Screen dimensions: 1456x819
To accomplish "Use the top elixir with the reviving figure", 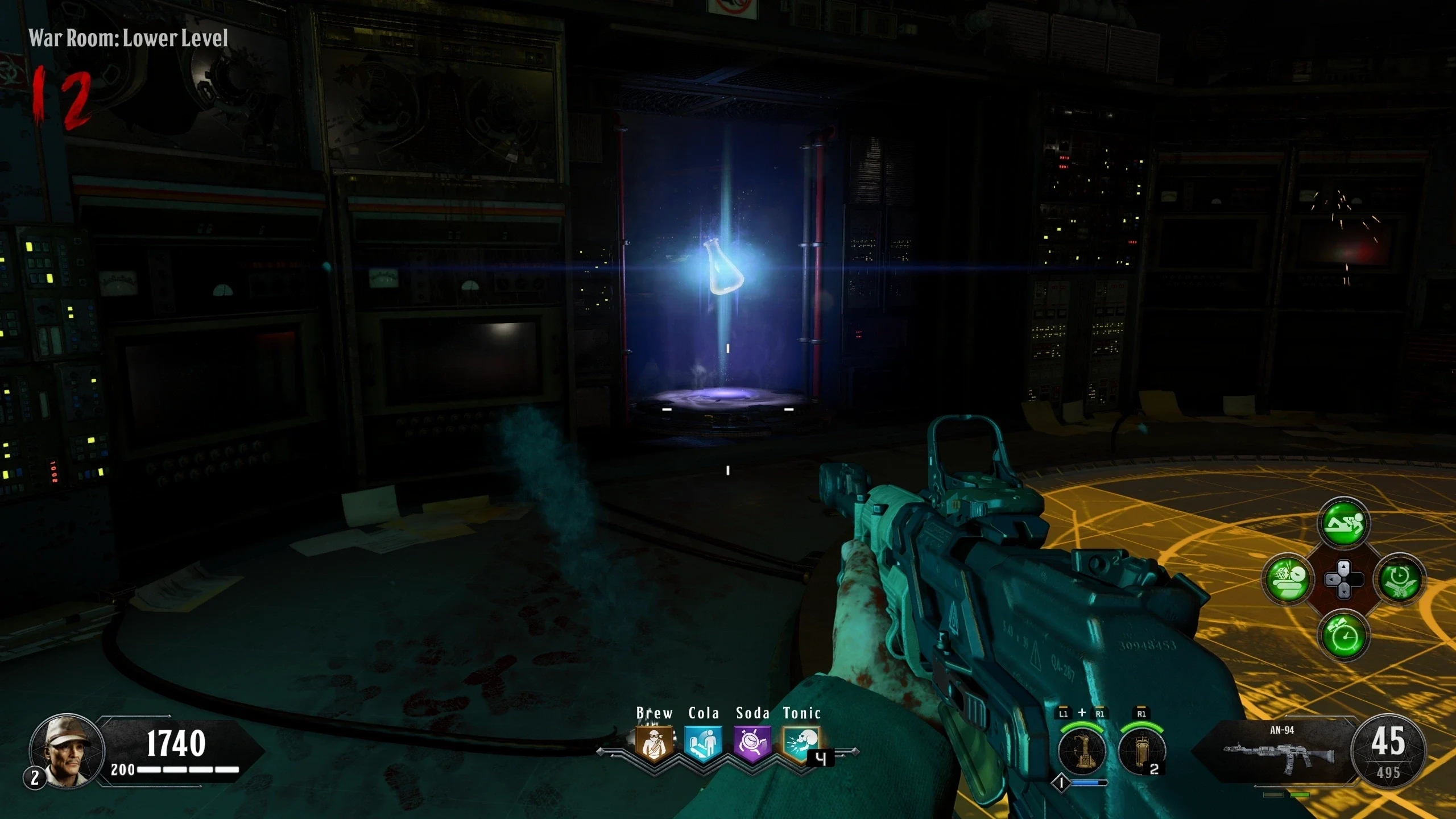I will click(x=1343, y=523).
